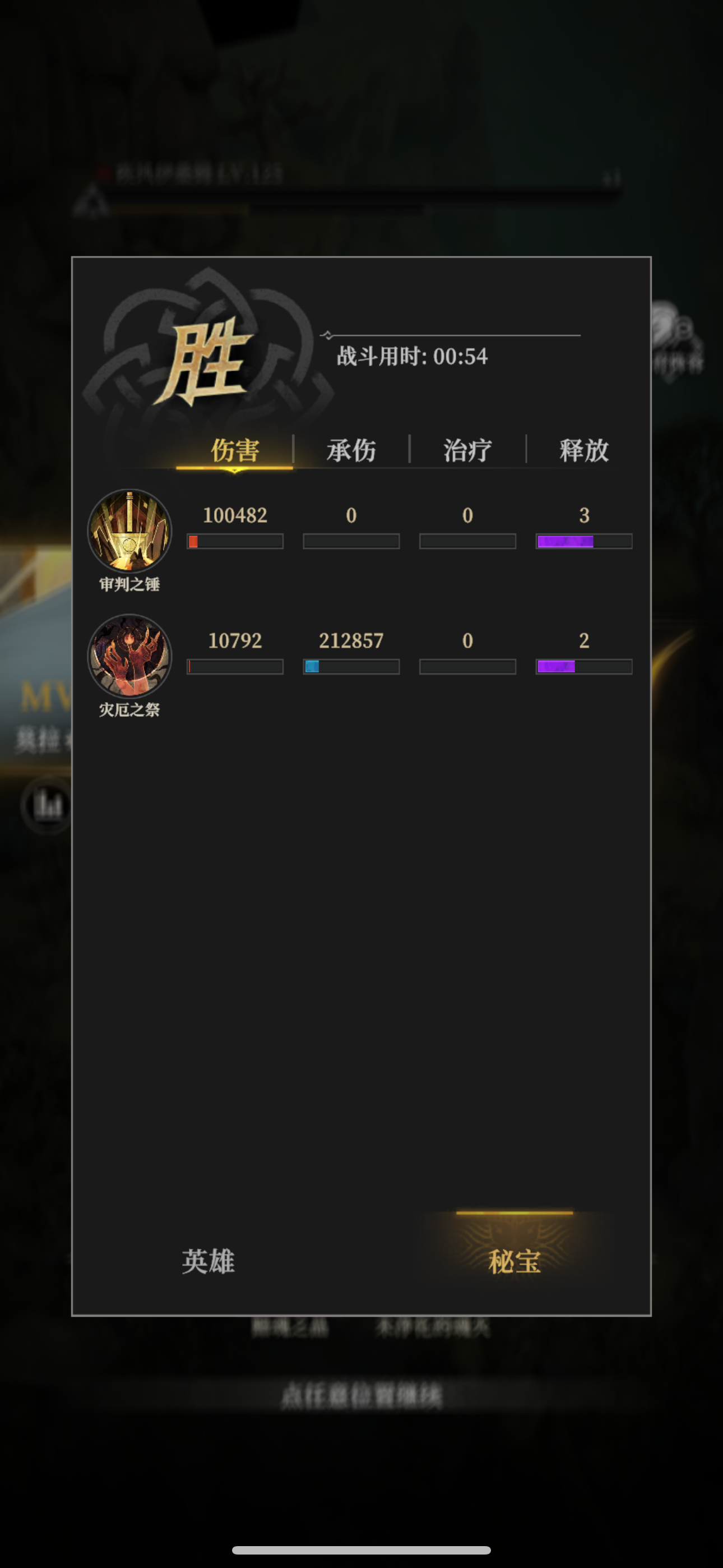Click the damage value 100482
Viewport: 723px width, 1568px height.
click(x=234, y=515)
